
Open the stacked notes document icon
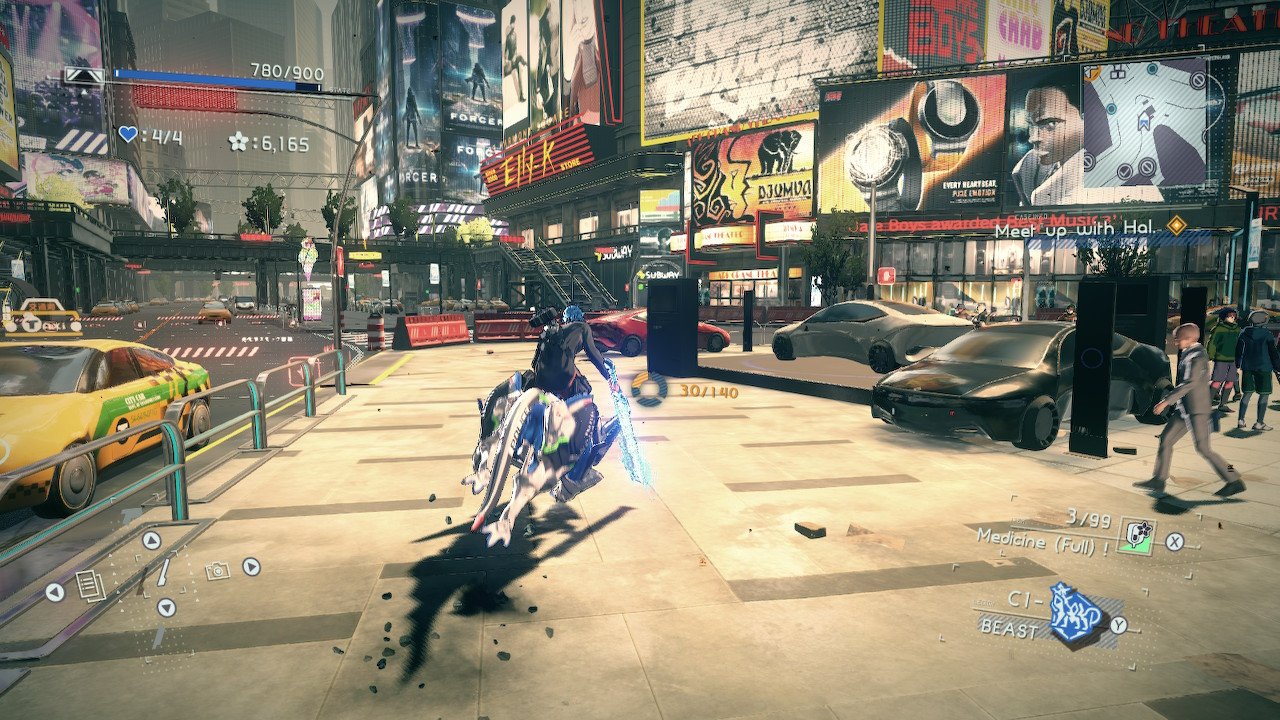tap(91, 585)
